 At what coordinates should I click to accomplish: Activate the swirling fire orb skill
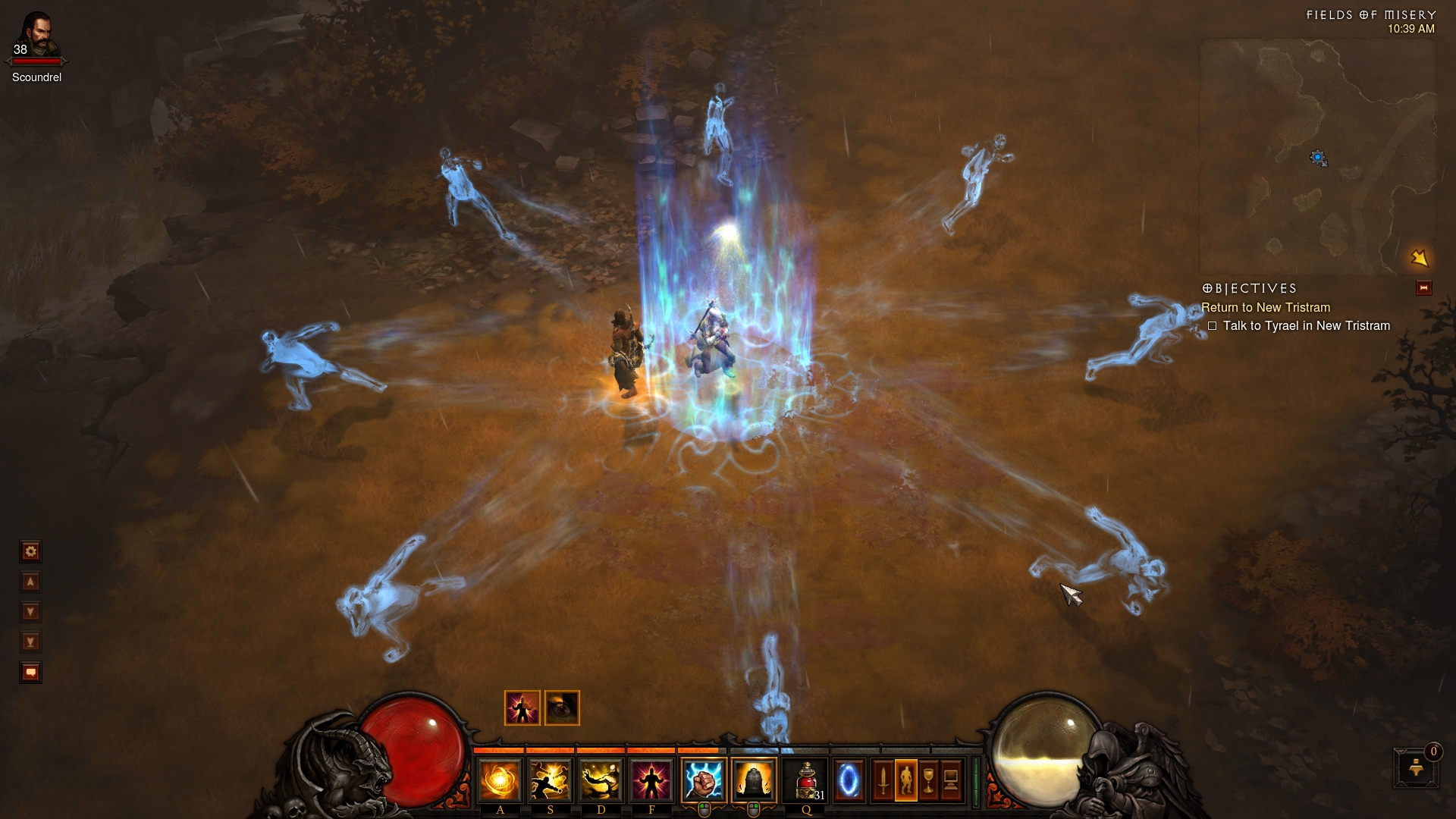(x=500, y=780)
